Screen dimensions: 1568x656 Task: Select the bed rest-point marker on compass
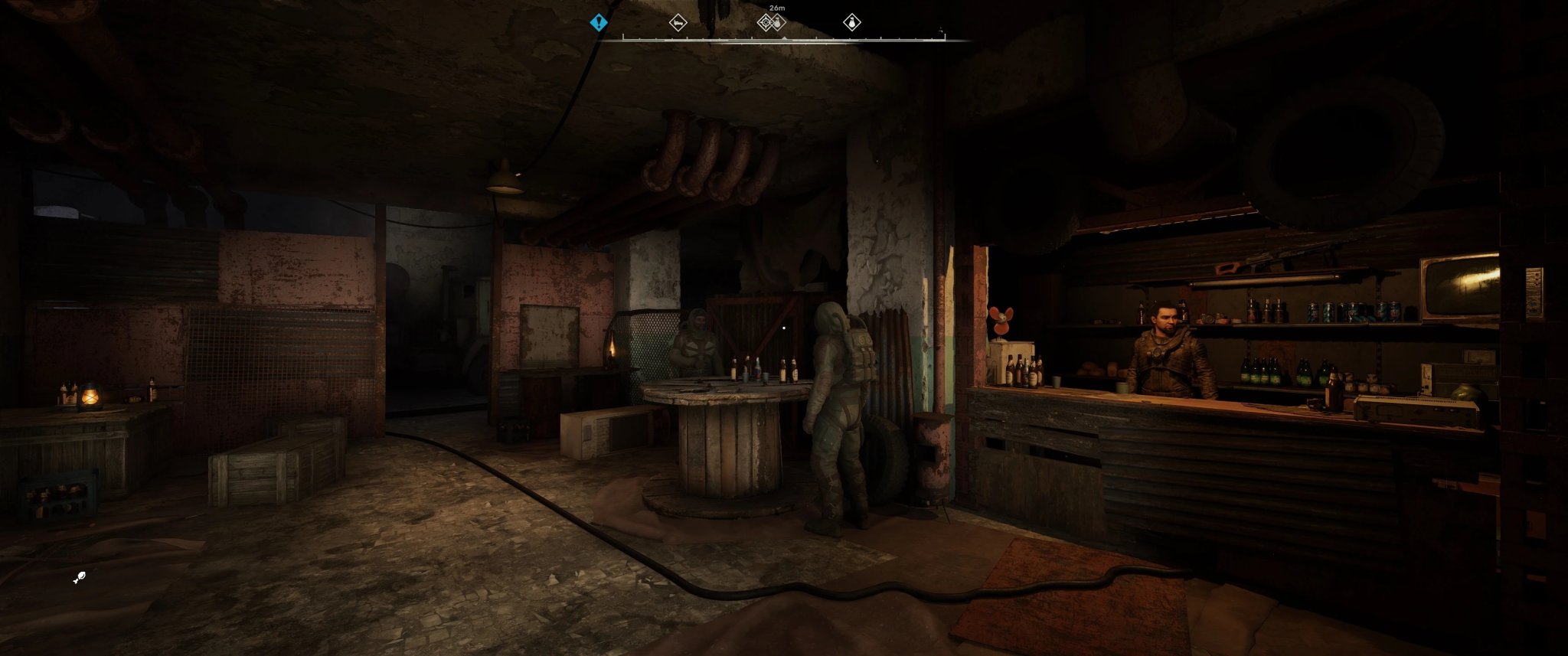coord(680,23)
